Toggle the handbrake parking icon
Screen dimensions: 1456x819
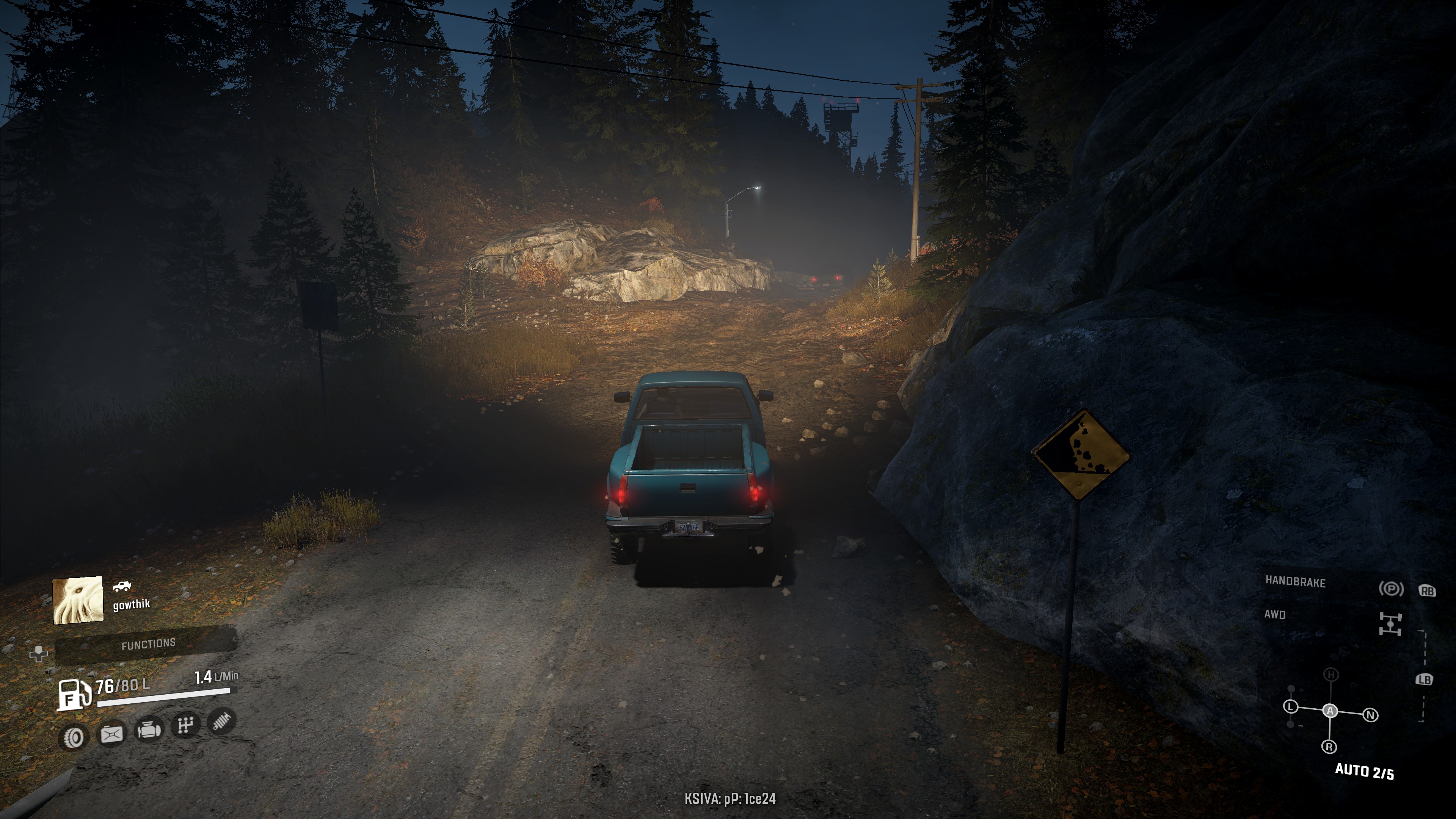click(1390, 589)
